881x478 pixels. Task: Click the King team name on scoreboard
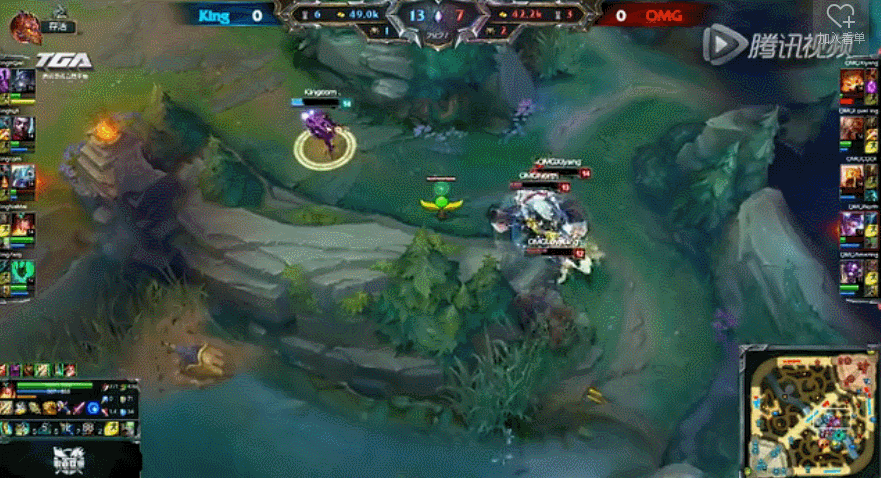point(214,16)
